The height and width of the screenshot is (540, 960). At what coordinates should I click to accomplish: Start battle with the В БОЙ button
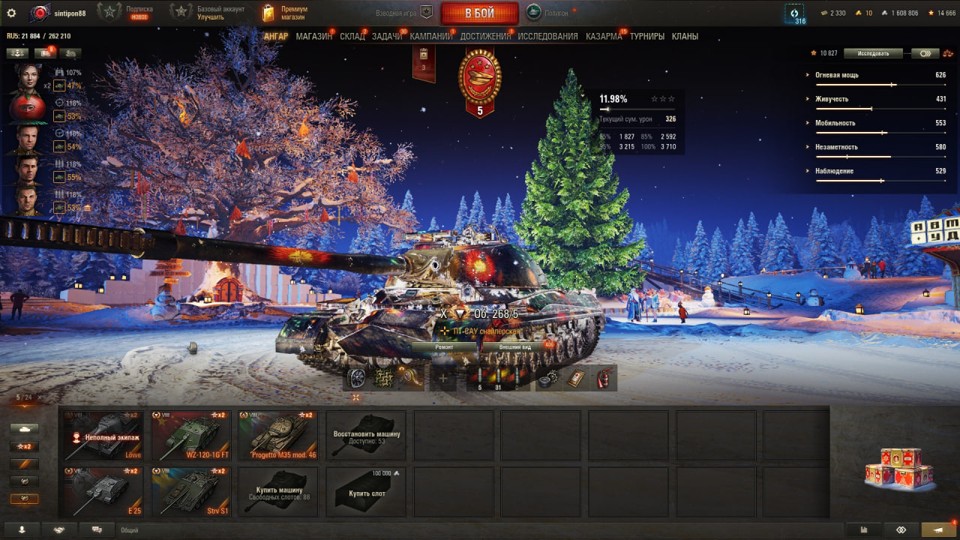(x=479, y=13)
